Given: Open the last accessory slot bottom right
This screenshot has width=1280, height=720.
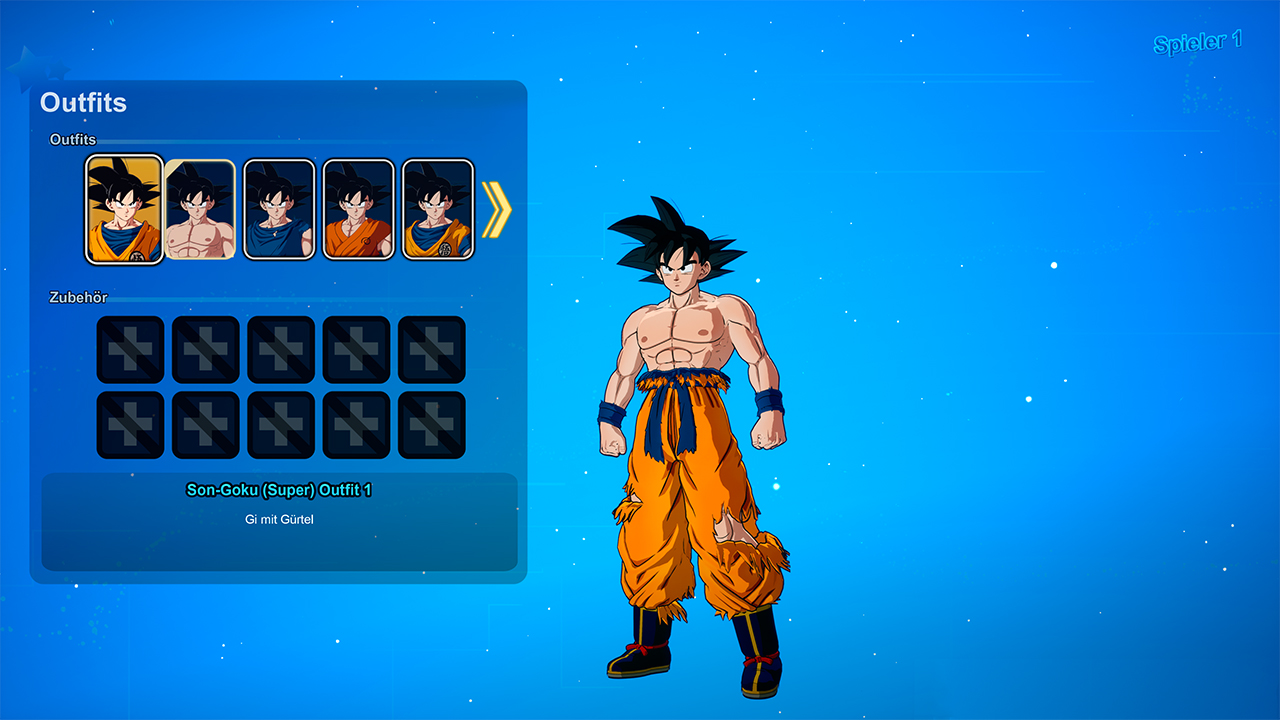Looking at the screenshot, I should (431, 423).
